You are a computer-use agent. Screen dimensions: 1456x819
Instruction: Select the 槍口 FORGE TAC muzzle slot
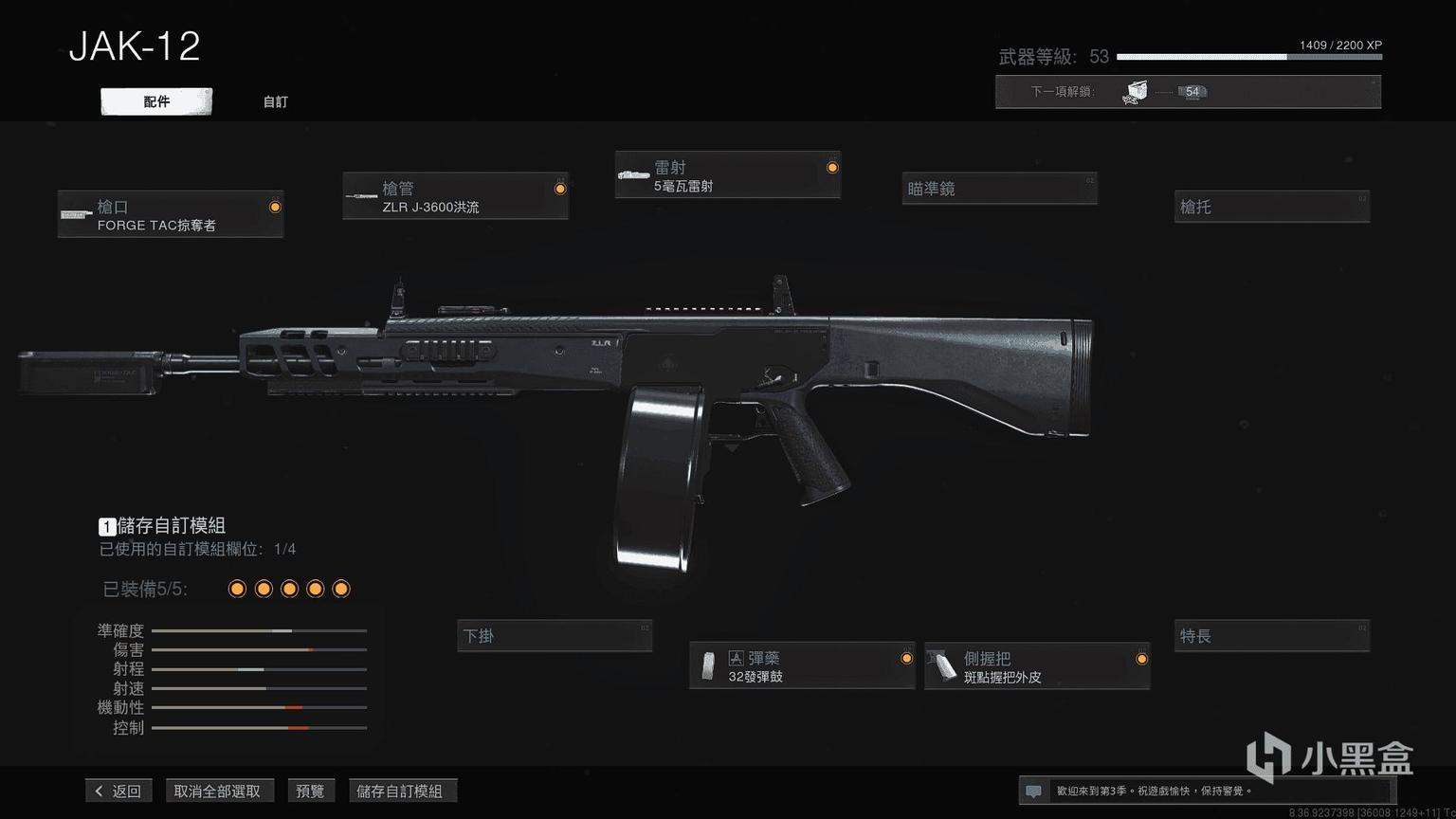click(171, 215)
